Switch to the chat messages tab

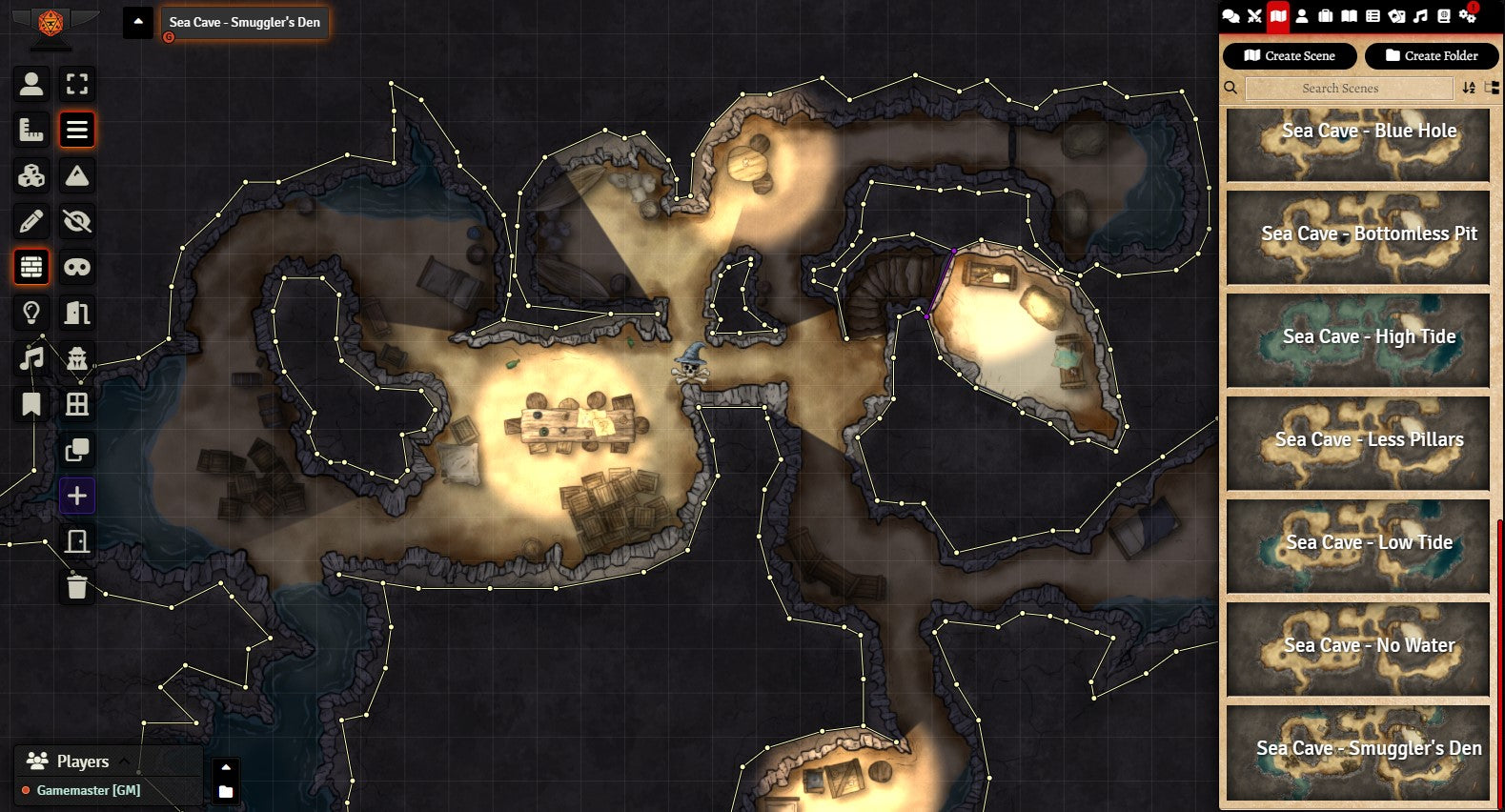tap(1230, 15)
